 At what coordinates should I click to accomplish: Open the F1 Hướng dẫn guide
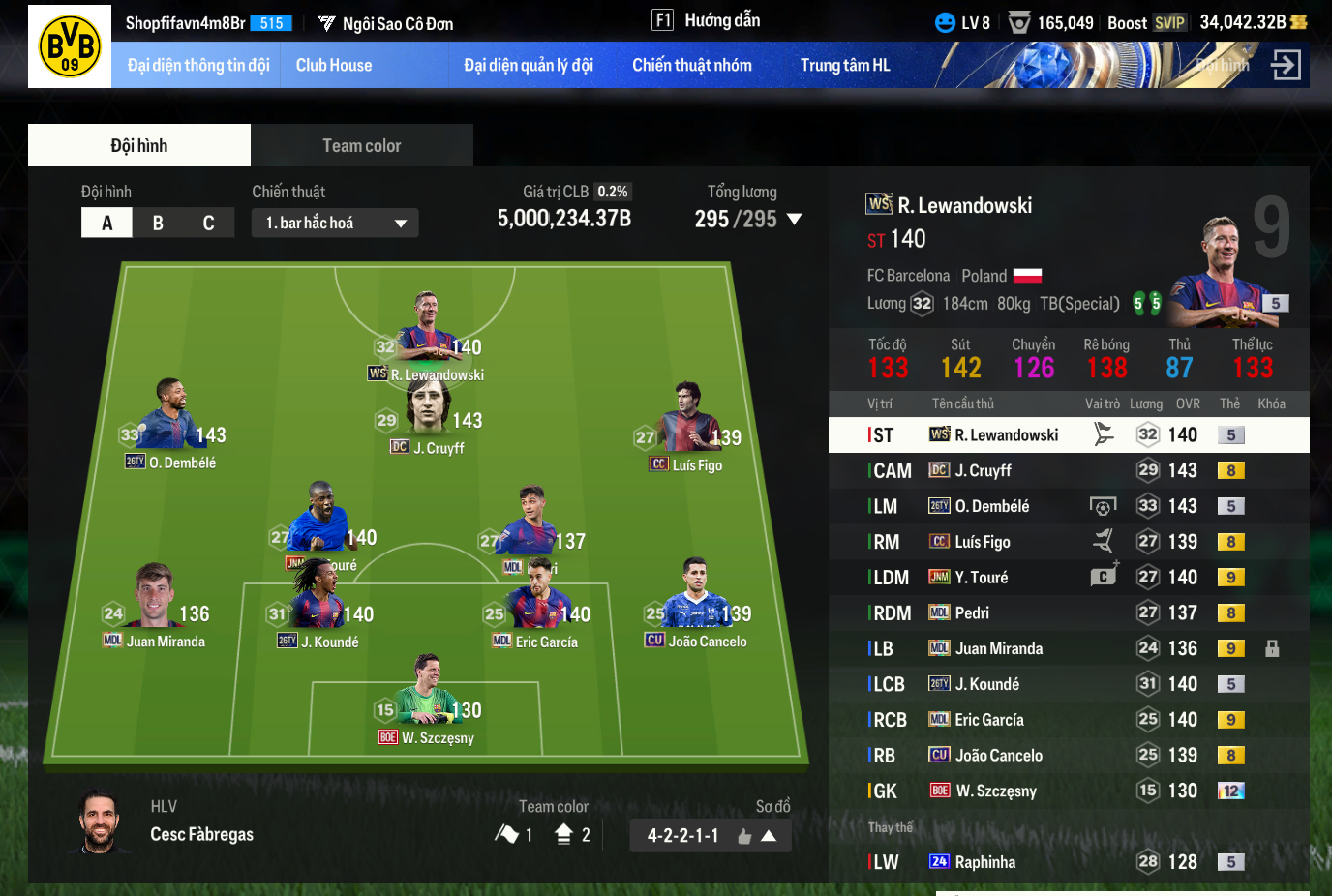pos(706,20)
